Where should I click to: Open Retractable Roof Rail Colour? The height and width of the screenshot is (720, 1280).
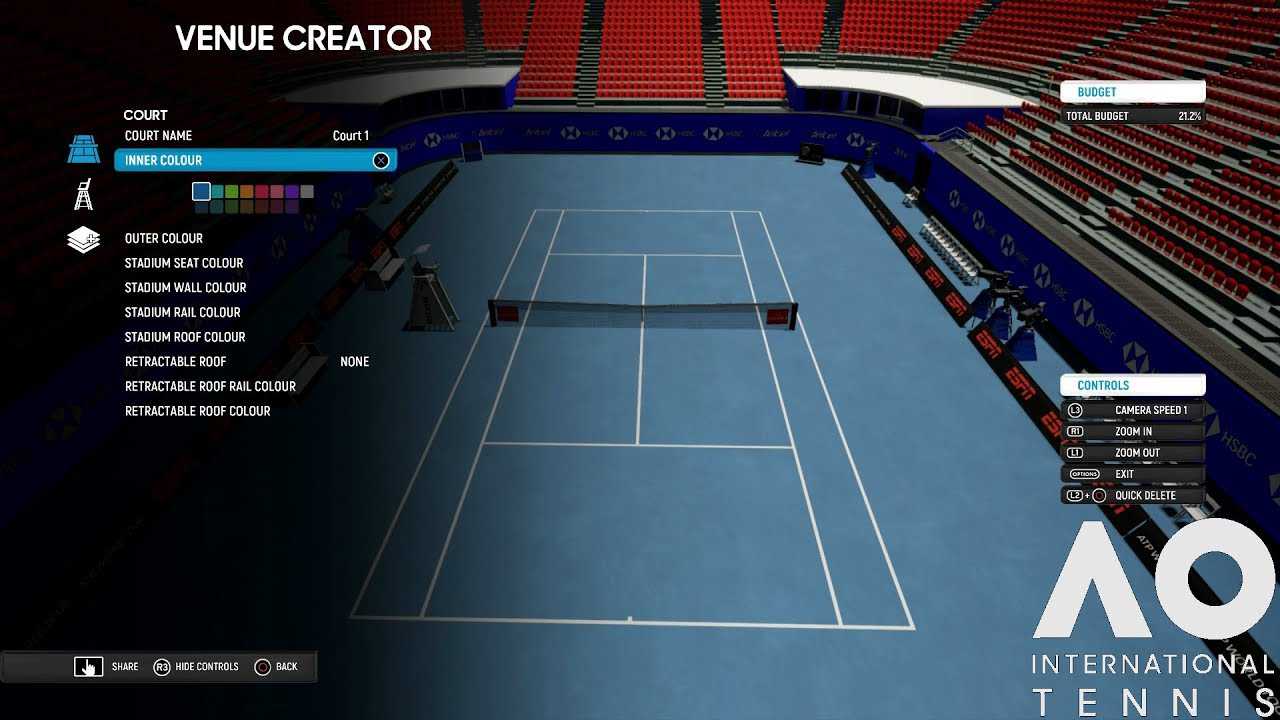click(210, 386)
